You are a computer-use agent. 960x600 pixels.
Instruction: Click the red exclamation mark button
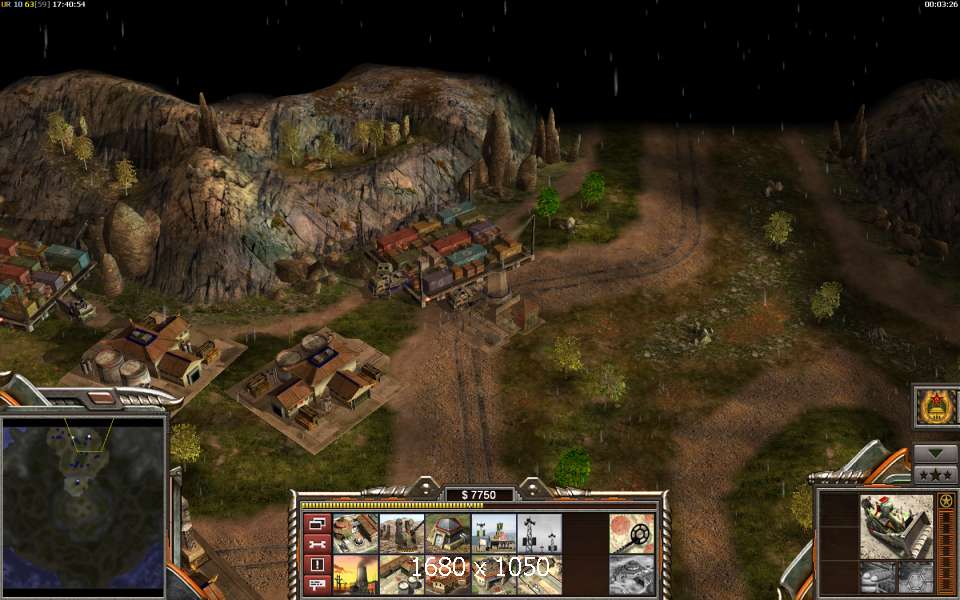317,564
